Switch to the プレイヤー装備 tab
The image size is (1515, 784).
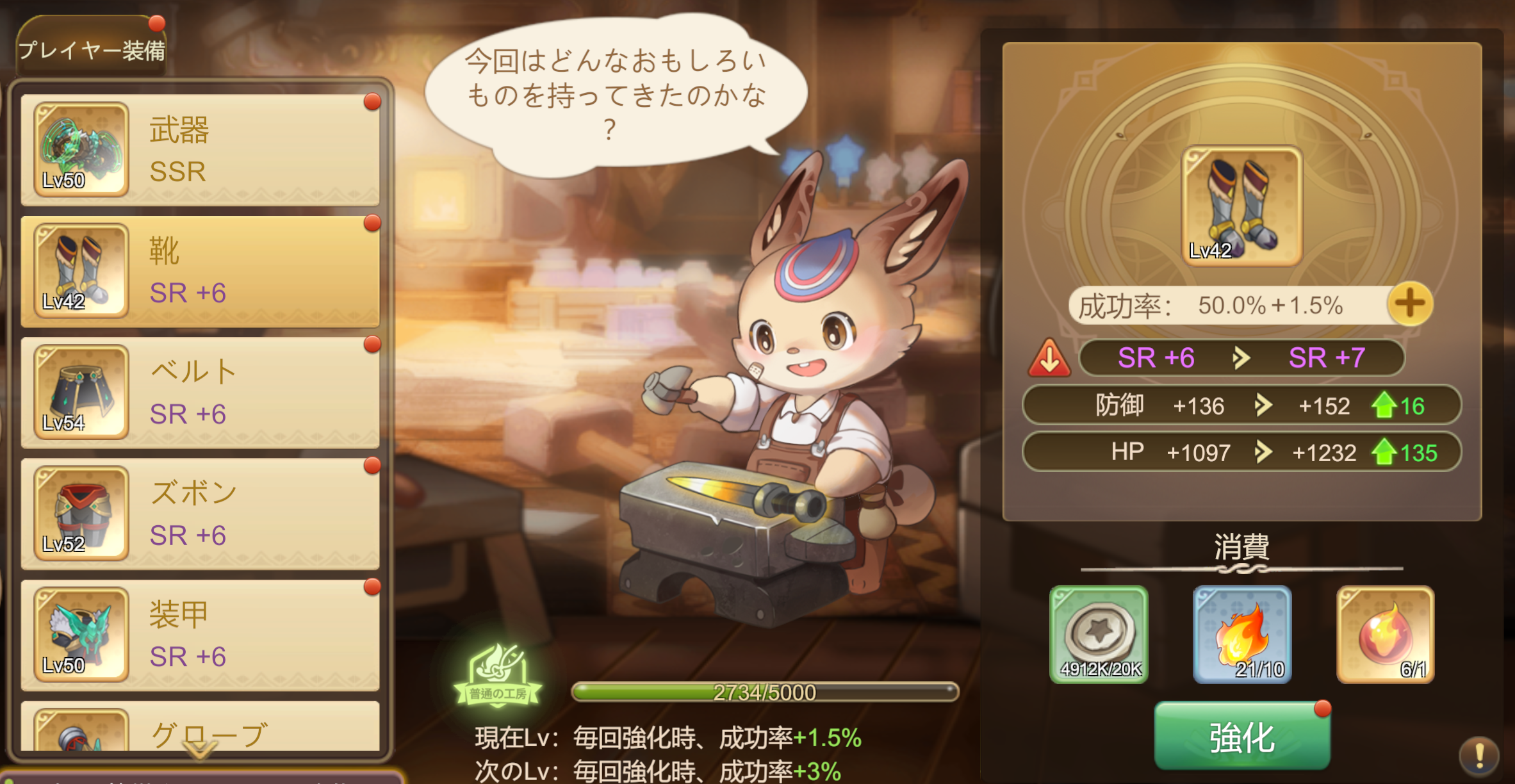point(91,49)
